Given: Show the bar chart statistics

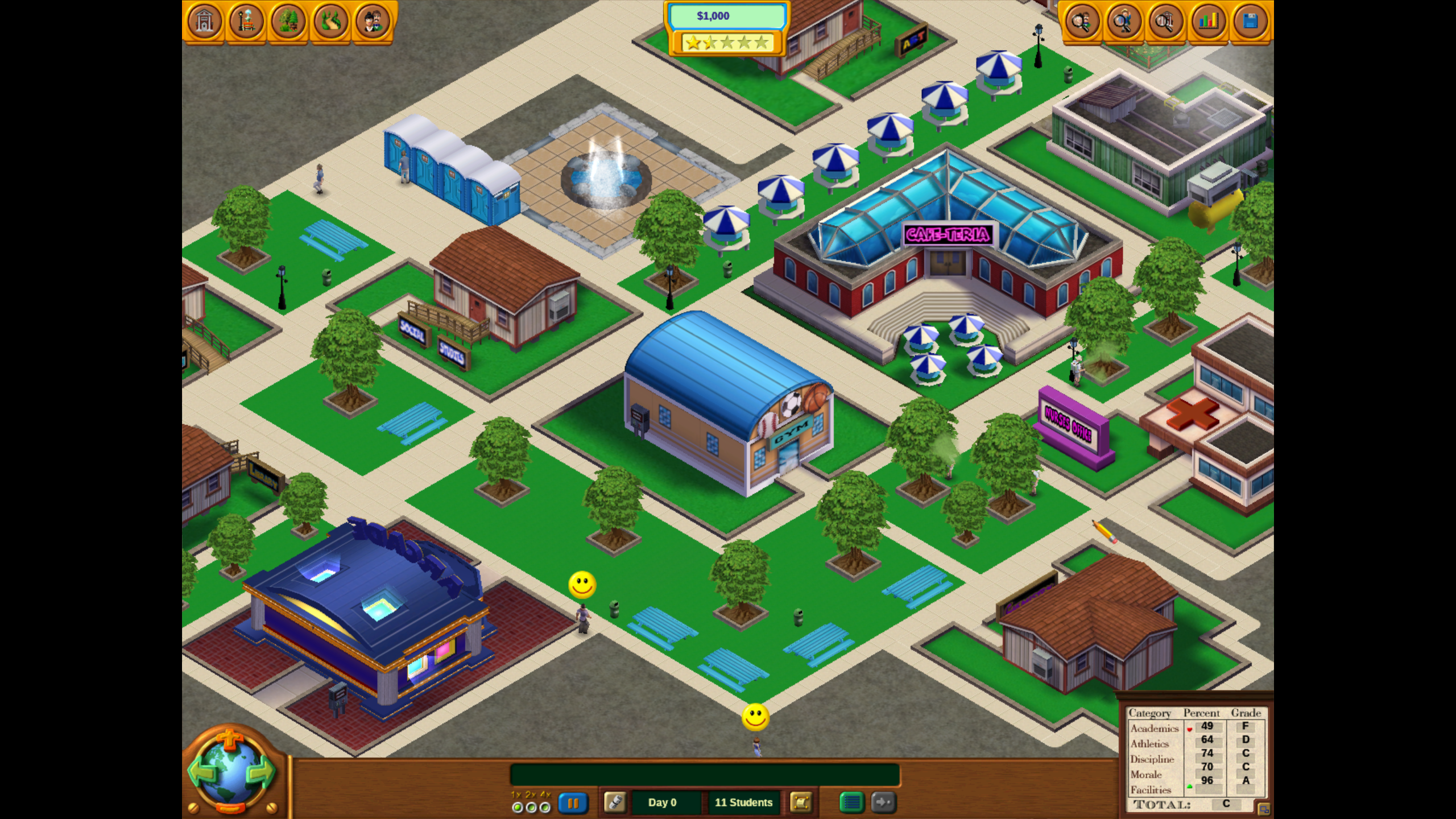Looking at the screenshot, I should click(1208, 22).
